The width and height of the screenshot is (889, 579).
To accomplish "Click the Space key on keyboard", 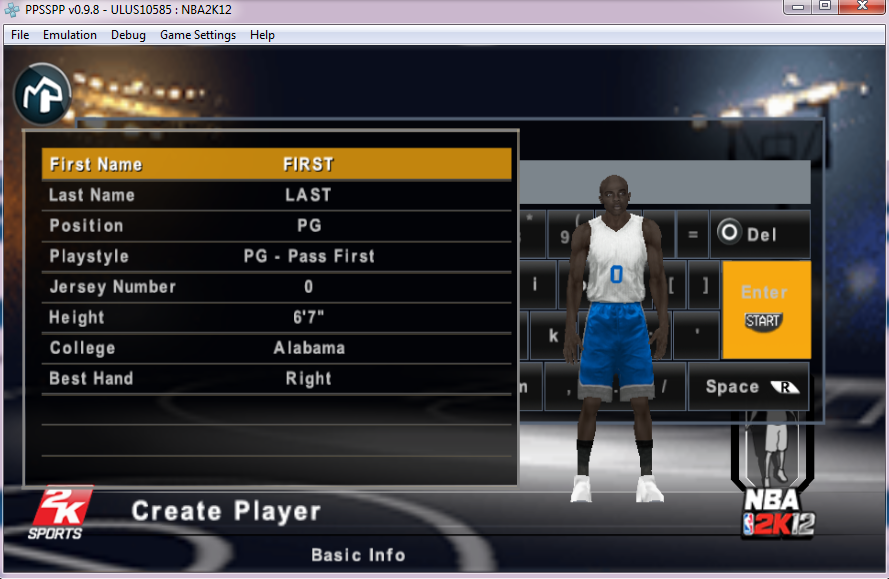I will (748, 387).
